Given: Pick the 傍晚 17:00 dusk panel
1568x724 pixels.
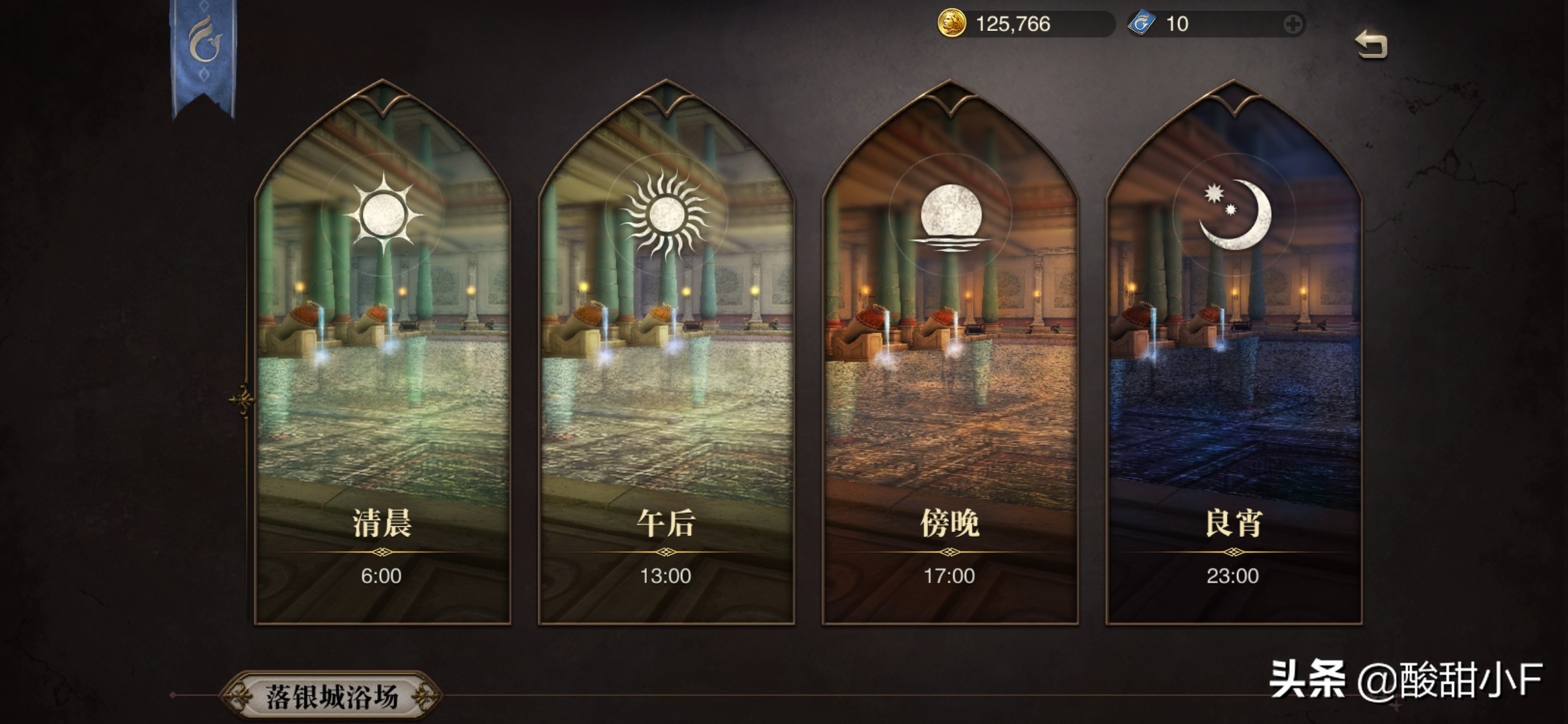Looking at the screenshot, I should (x=950, y=355).
